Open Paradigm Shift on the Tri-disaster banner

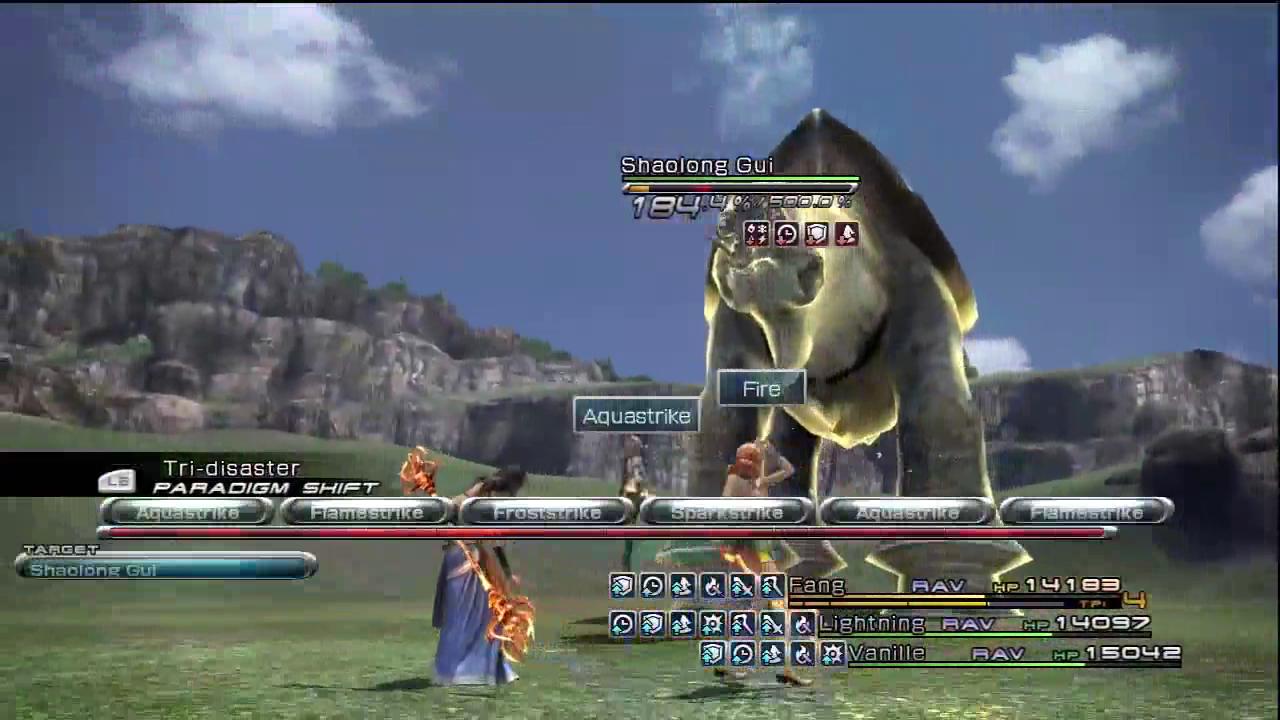coord(265,488)
